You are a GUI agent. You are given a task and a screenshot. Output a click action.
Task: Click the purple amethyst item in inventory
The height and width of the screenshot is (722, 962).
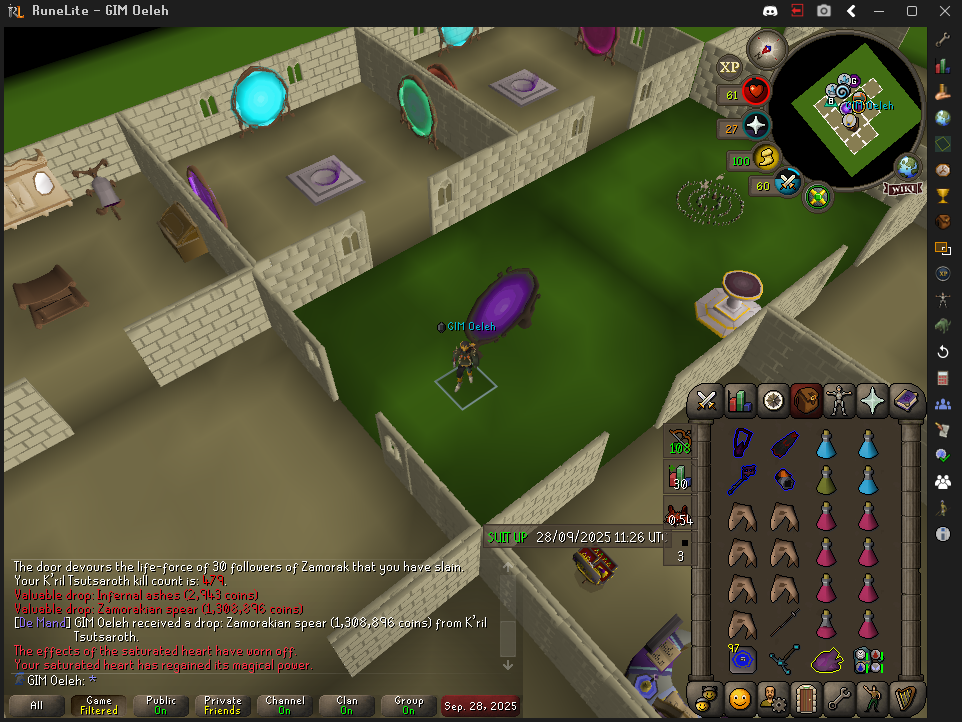[x=826, y=659]
